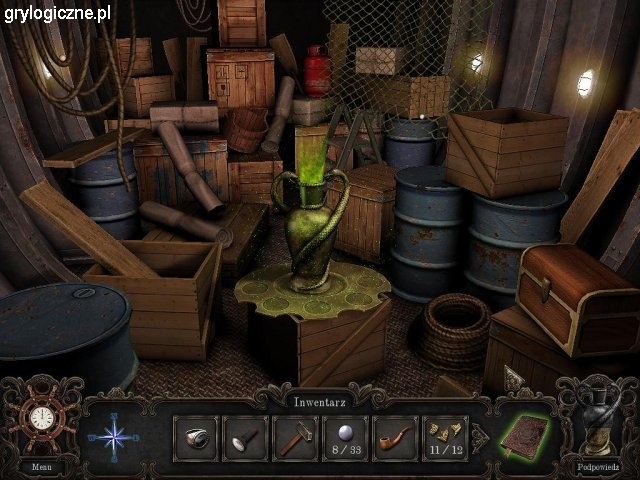Select the pearl slot showing 8/33
Image resolution: width=640 pixels, height=480 pixels.
tap(346, 438)
